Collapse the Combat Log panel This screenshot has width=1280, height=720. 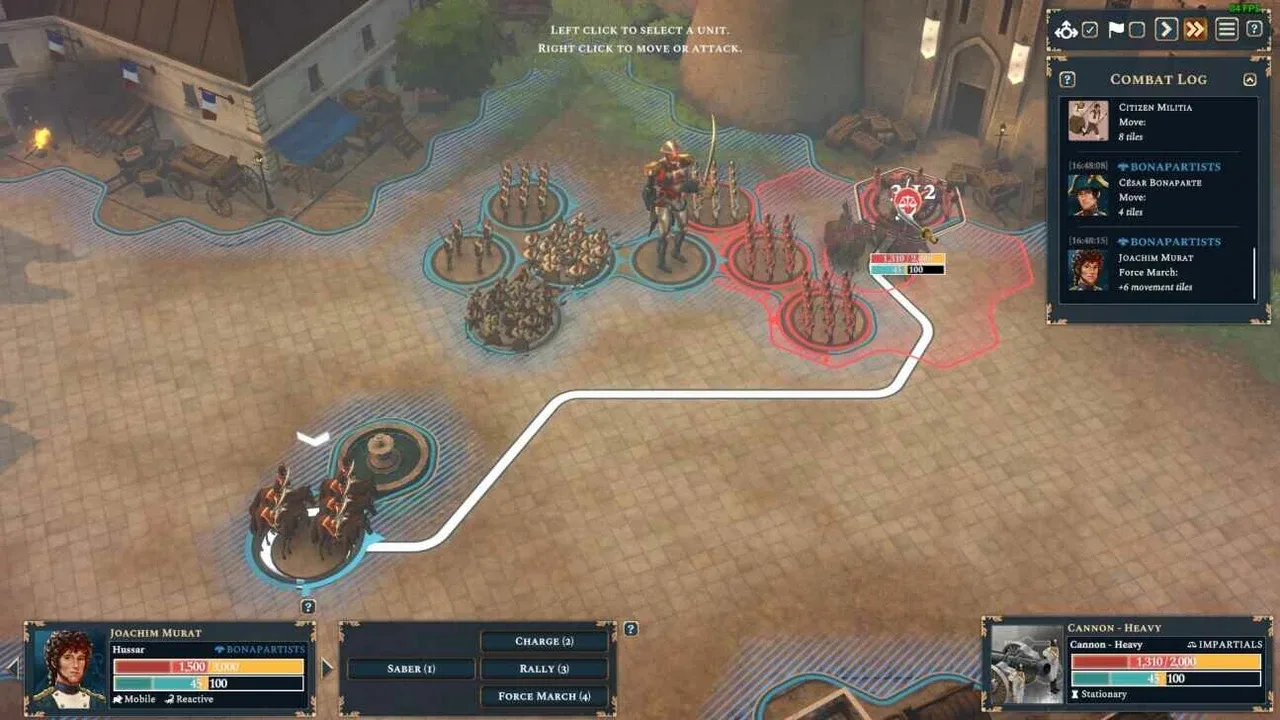pos(1249,79)
